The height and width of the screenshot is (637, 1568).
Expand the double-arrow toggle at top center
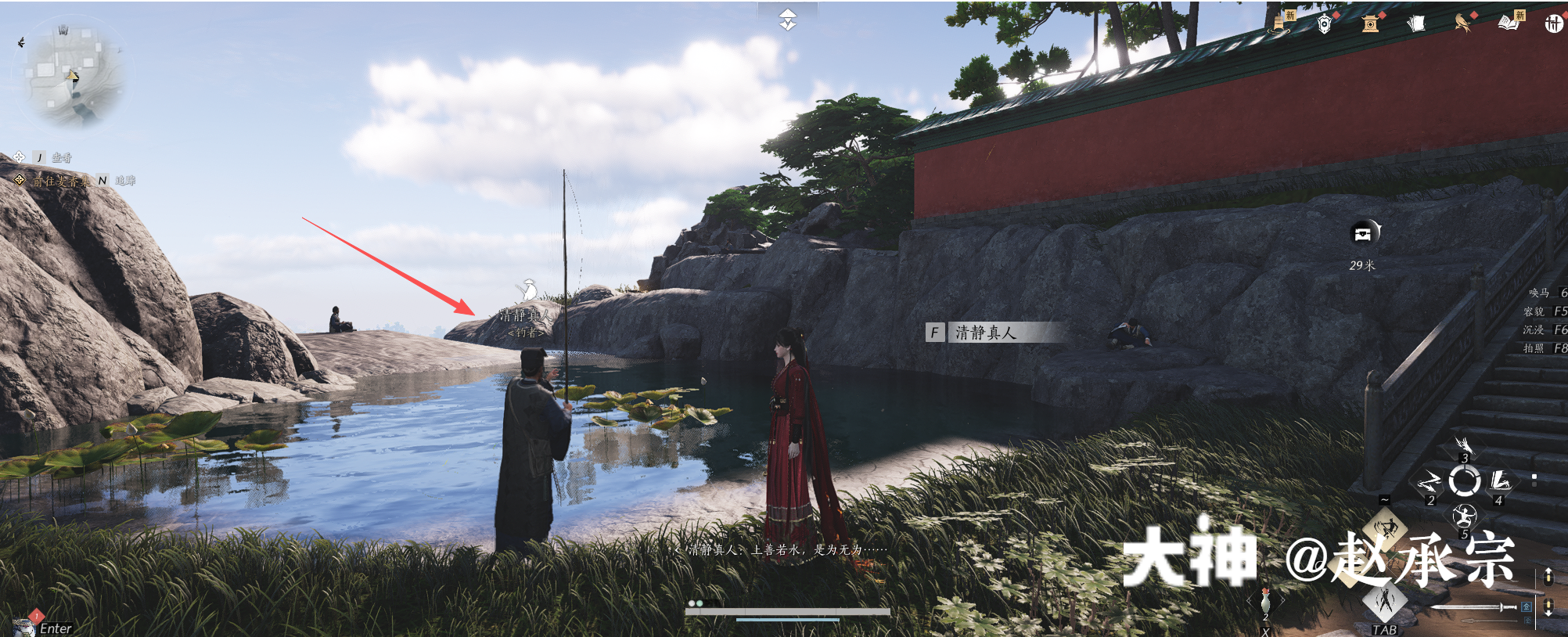point(787,20)
